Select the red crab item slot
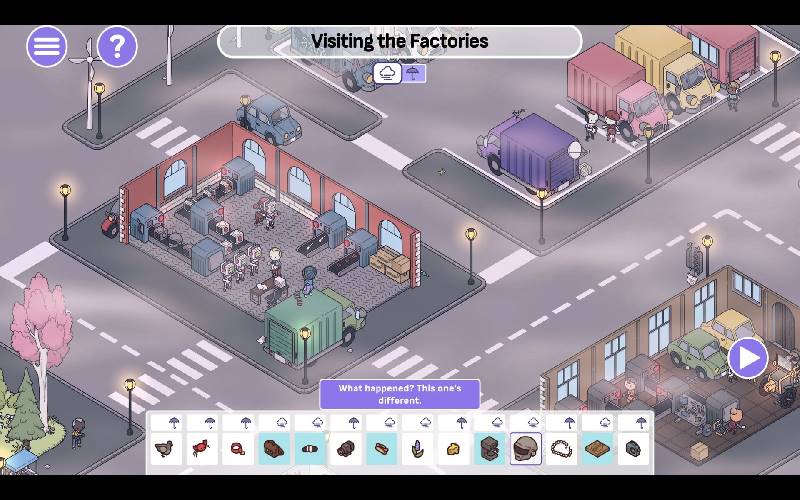The height and width of the screenshot is (500, 800). point(202,449)
